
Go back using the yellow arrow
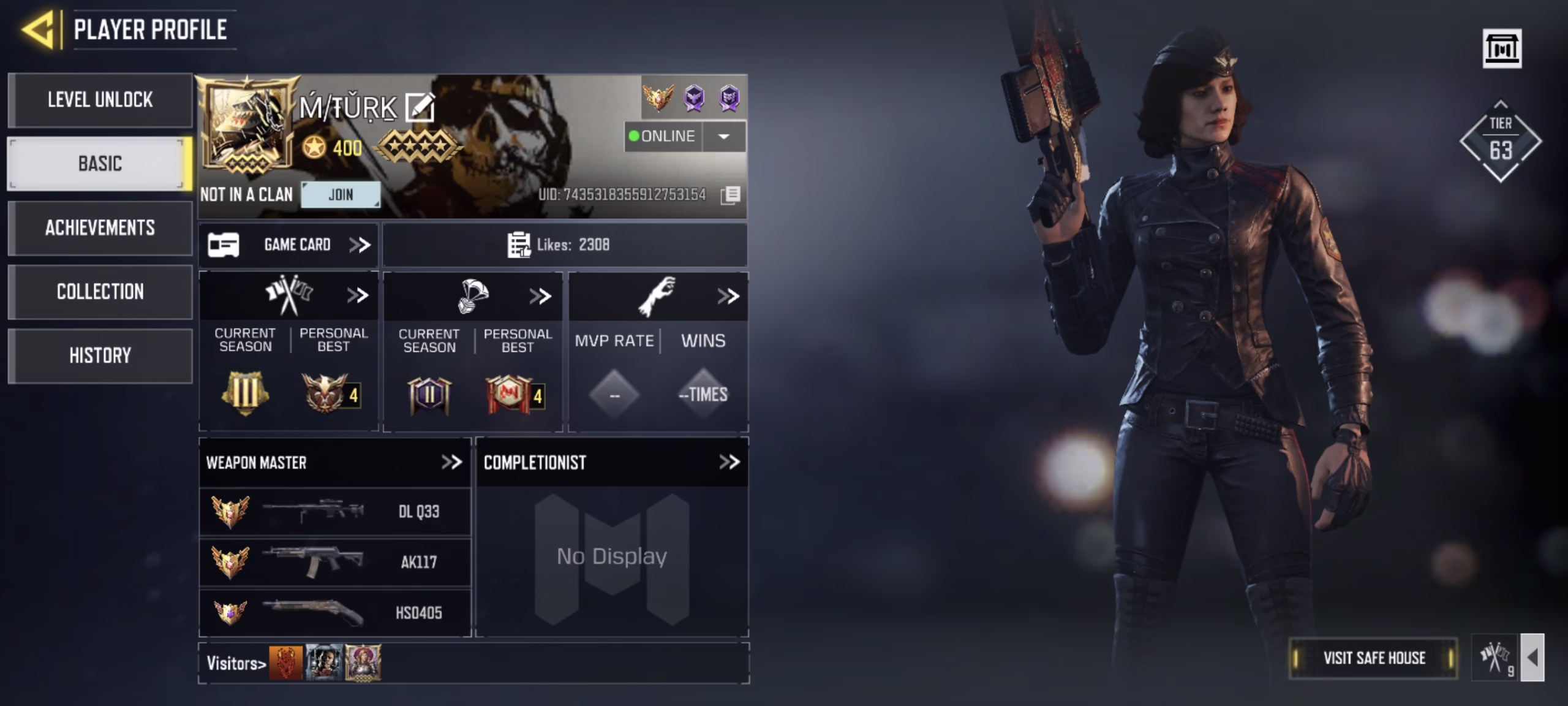(38, 29)
